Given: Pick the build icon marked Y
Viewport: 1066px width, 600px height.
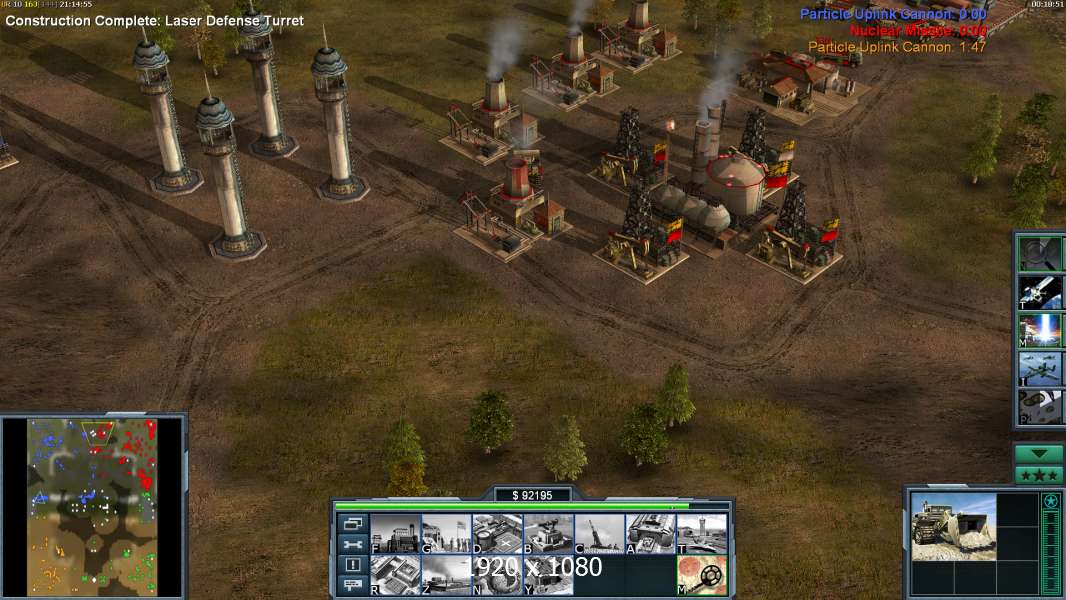Looking at the screenshot, I should pyautogui.click(x=548, y=575).
